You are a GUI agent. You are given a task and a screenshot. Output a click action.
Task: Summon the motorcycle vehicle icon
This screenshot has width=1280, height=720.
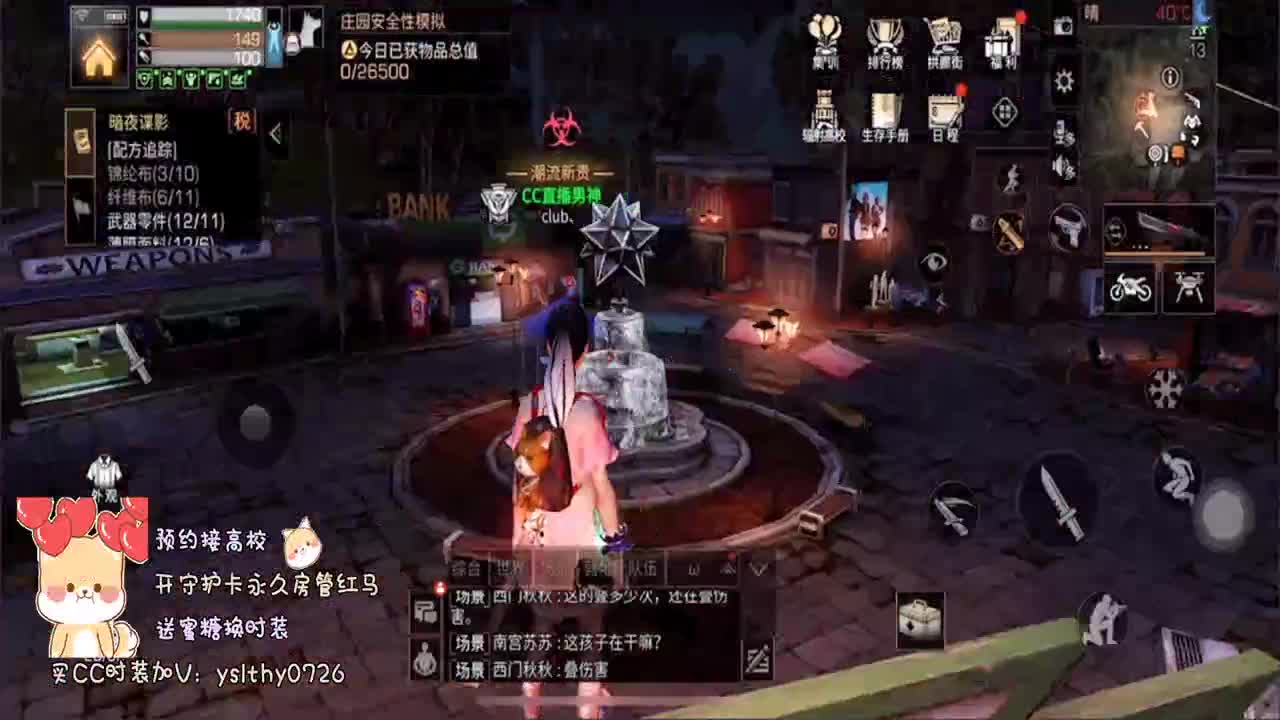(x=1130, y=289)
